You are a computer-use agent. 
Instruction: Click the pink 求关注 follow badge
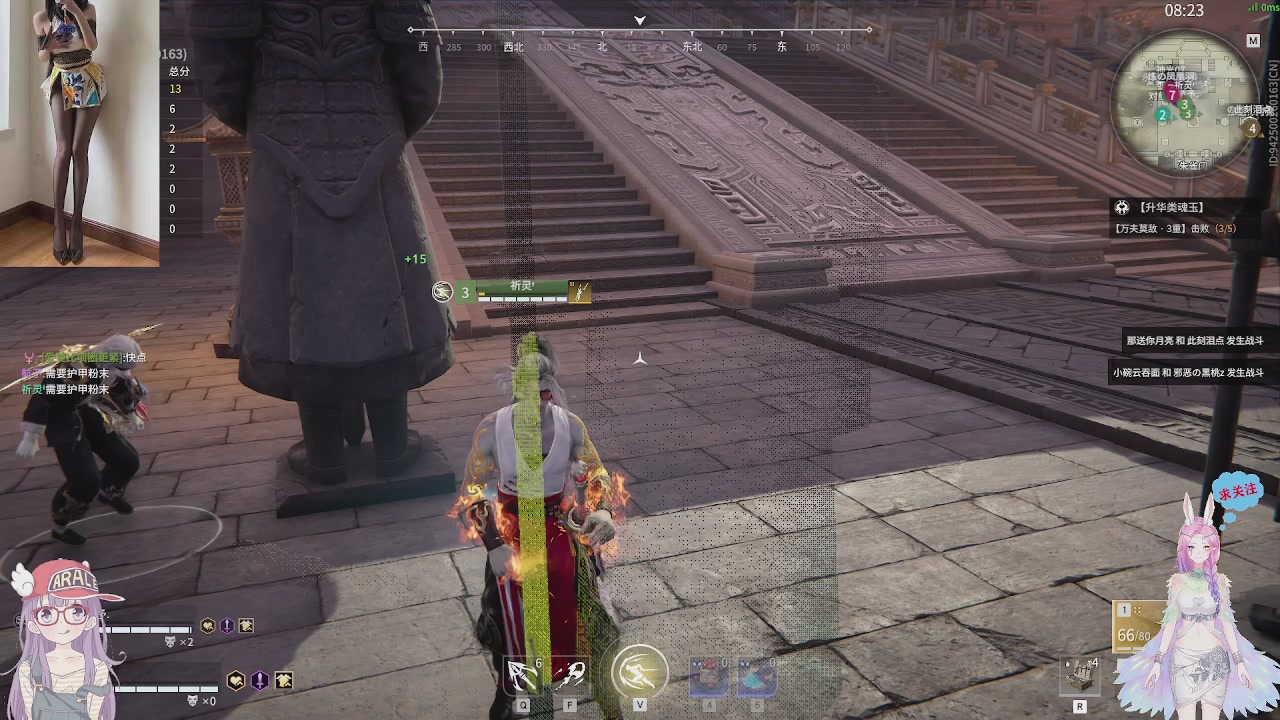(x=1237, y=493)
